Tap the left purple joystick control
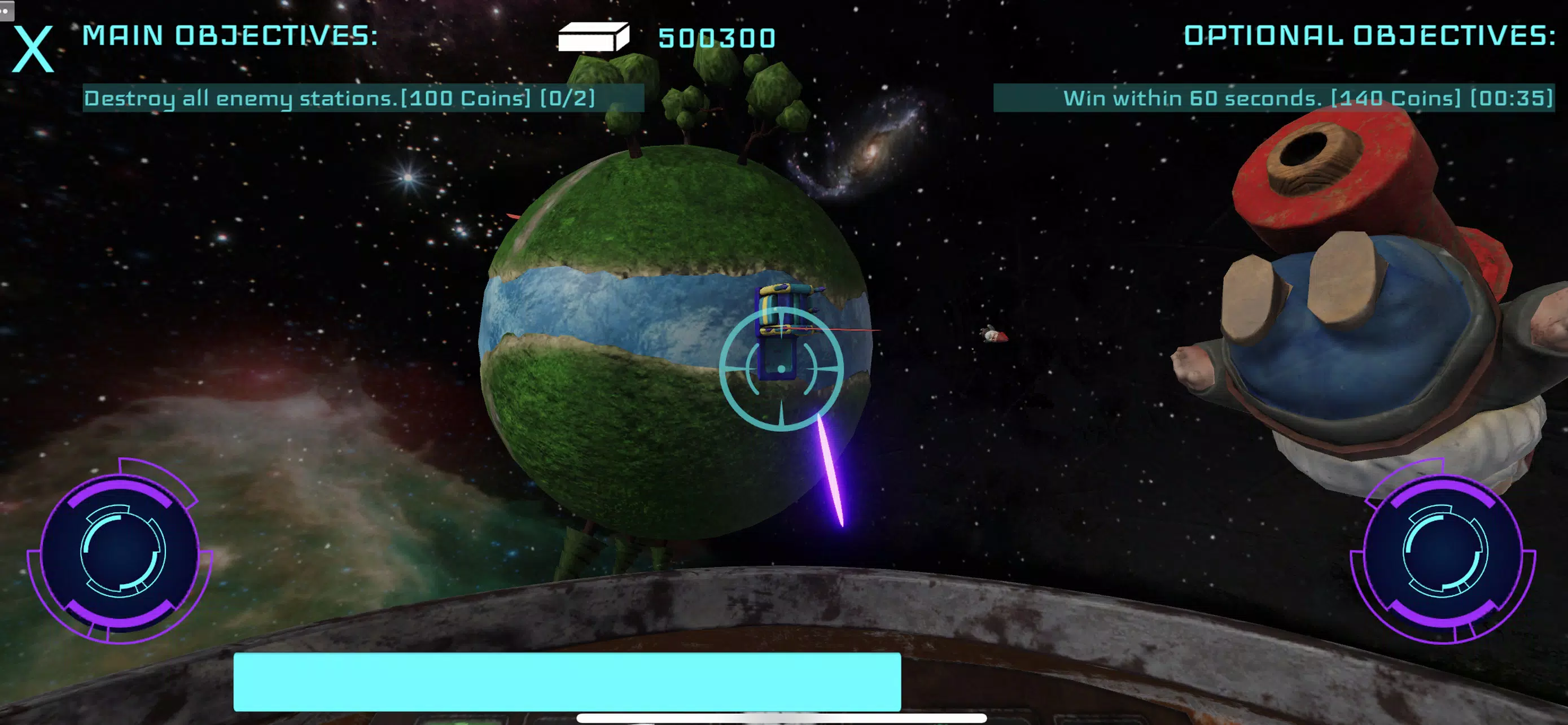Image resolution: width=1568 pixels, height=725 pixels. pos(121,552)
